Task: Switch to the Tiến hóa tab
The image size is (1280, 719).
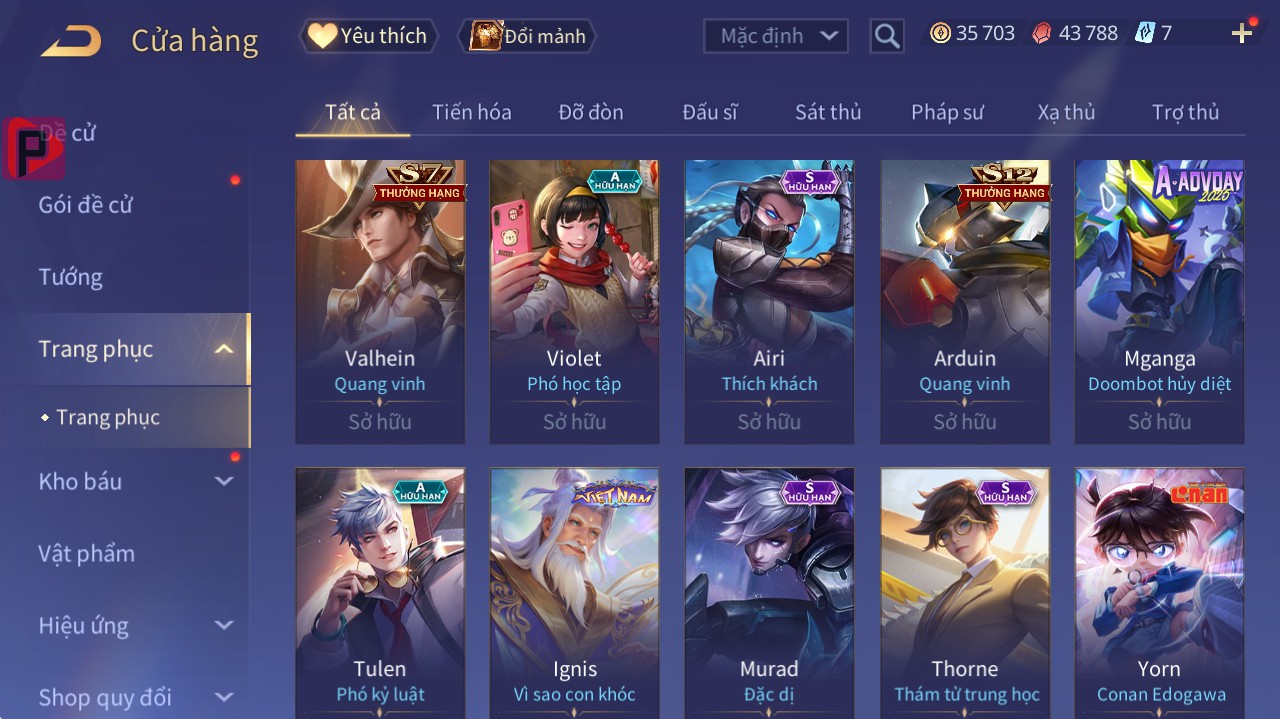Action: pos(471,112)
